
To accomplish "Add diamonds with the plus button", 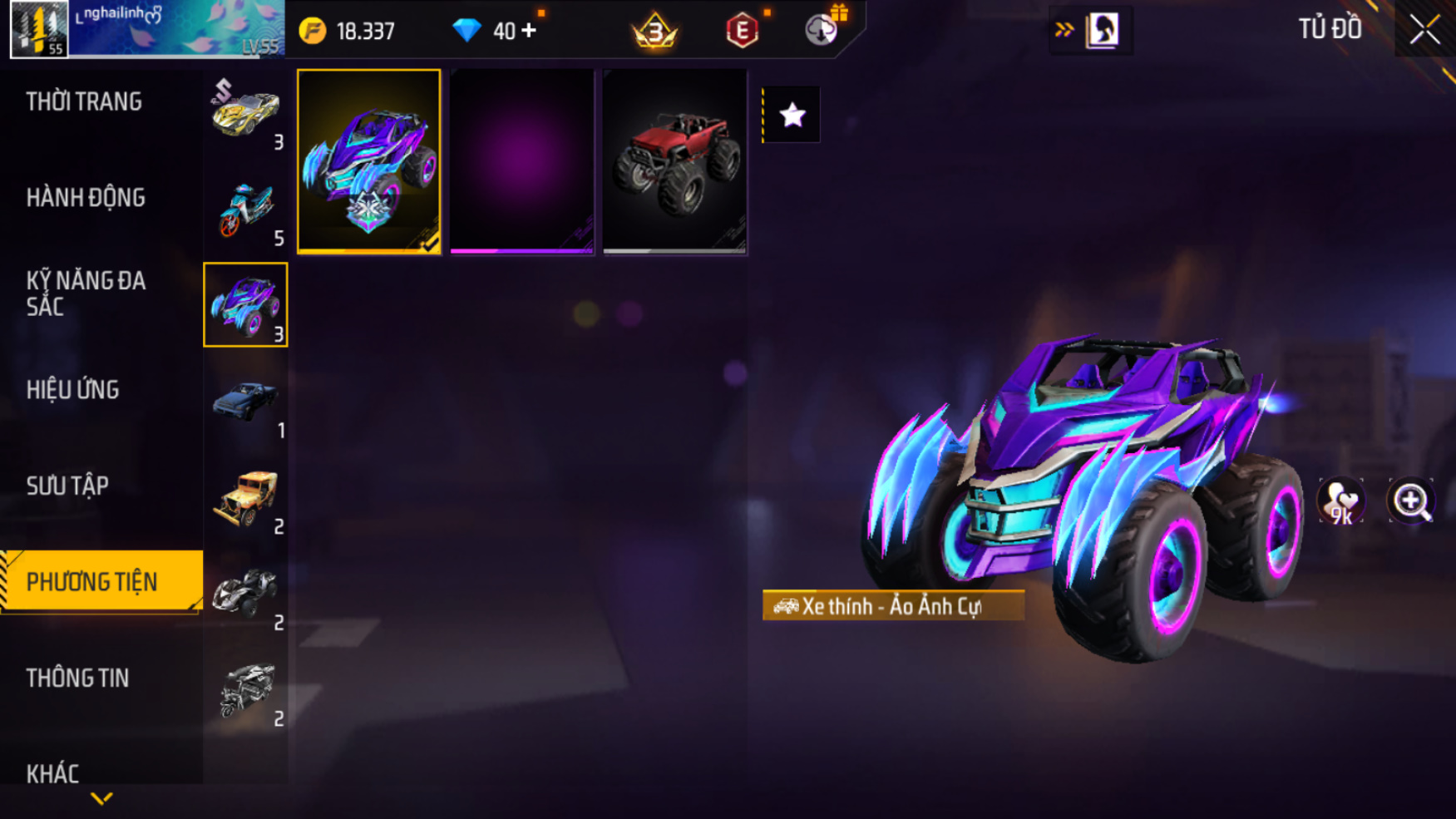I will pos(529,31).
